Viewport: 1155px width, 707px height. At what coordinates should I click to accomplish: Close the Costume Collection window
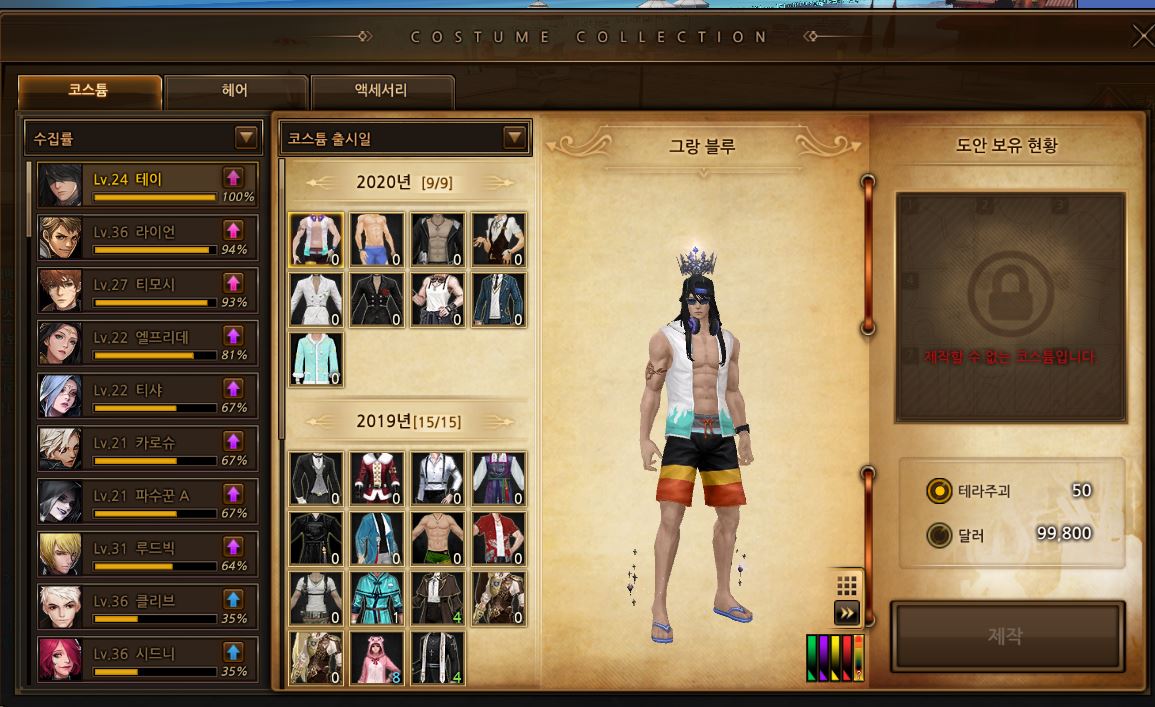coord(1141,37)
